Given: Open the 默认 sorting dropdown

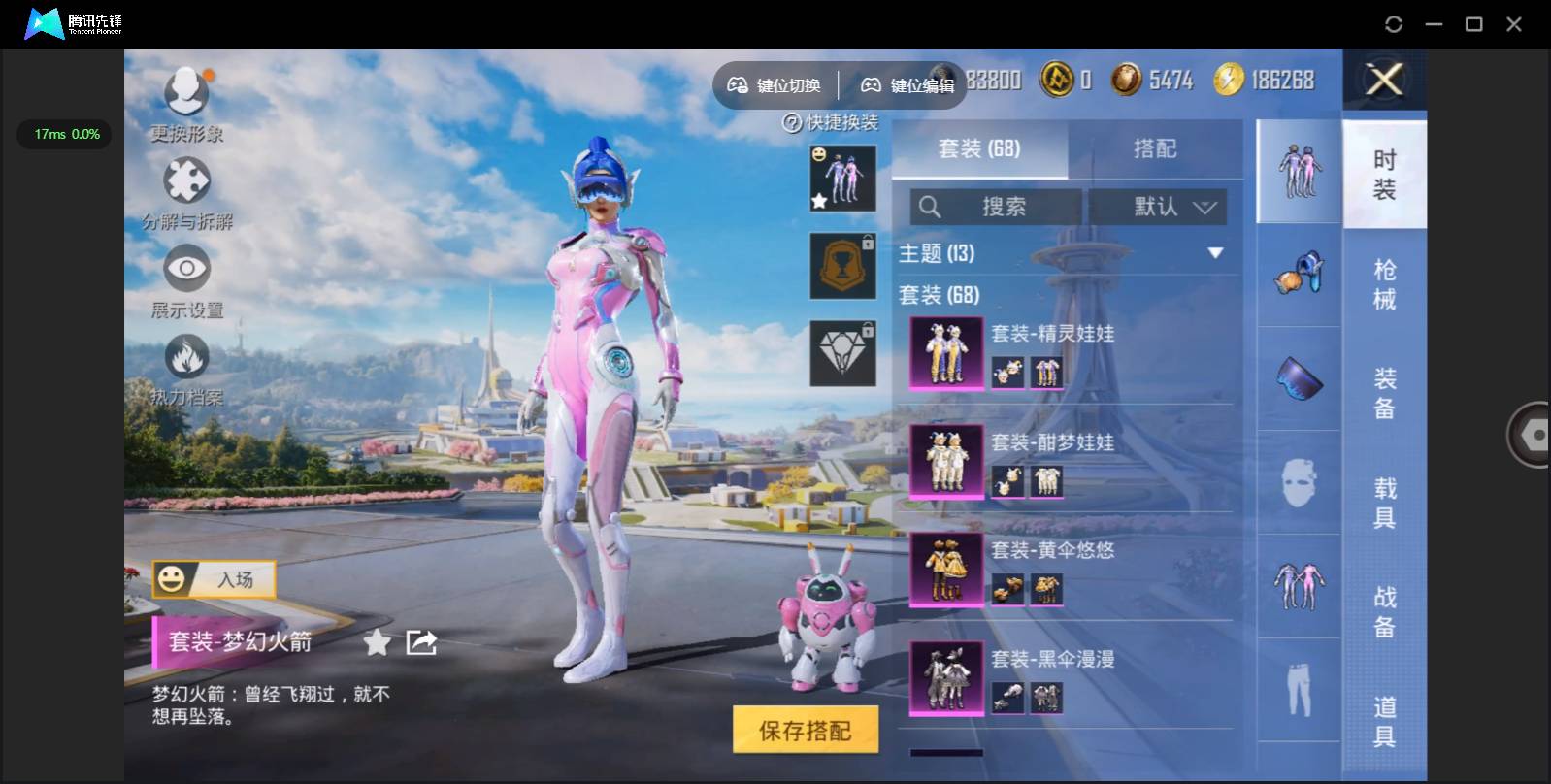Looking at the screenshot, I should [1158, 206].
